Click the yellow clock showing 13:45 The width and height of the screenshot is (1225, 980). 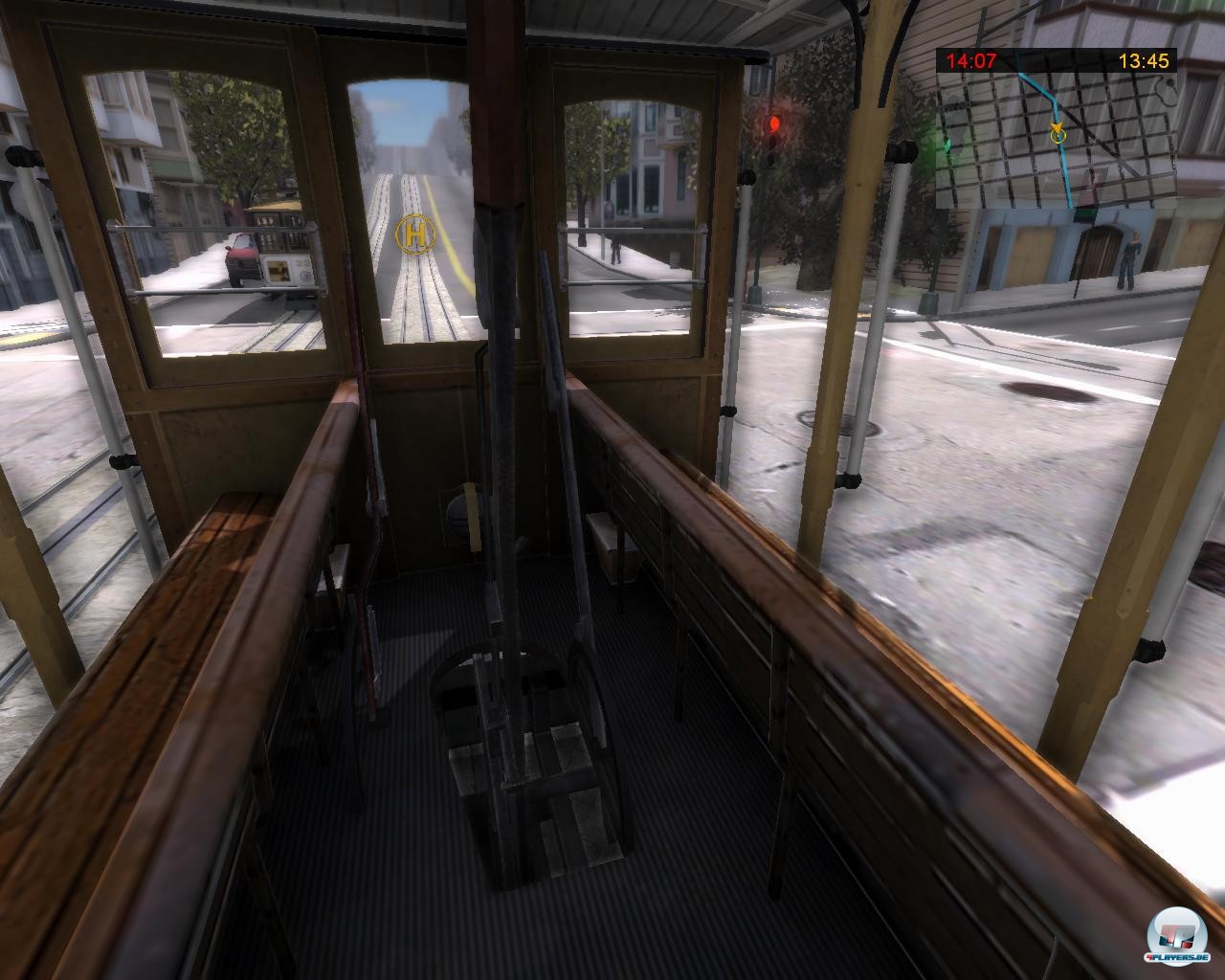pyautogui.click(x=1146, y=60)
